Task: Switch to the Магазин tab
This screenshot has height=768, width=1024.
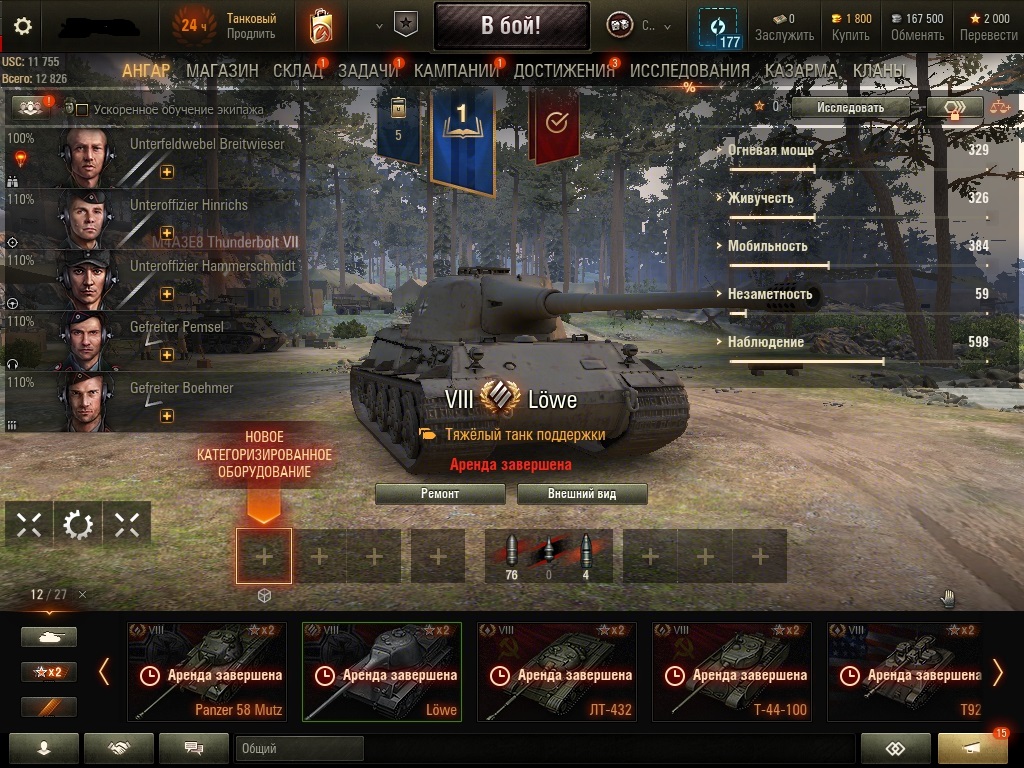Action: pyautogui.click(x=222, y=71)
